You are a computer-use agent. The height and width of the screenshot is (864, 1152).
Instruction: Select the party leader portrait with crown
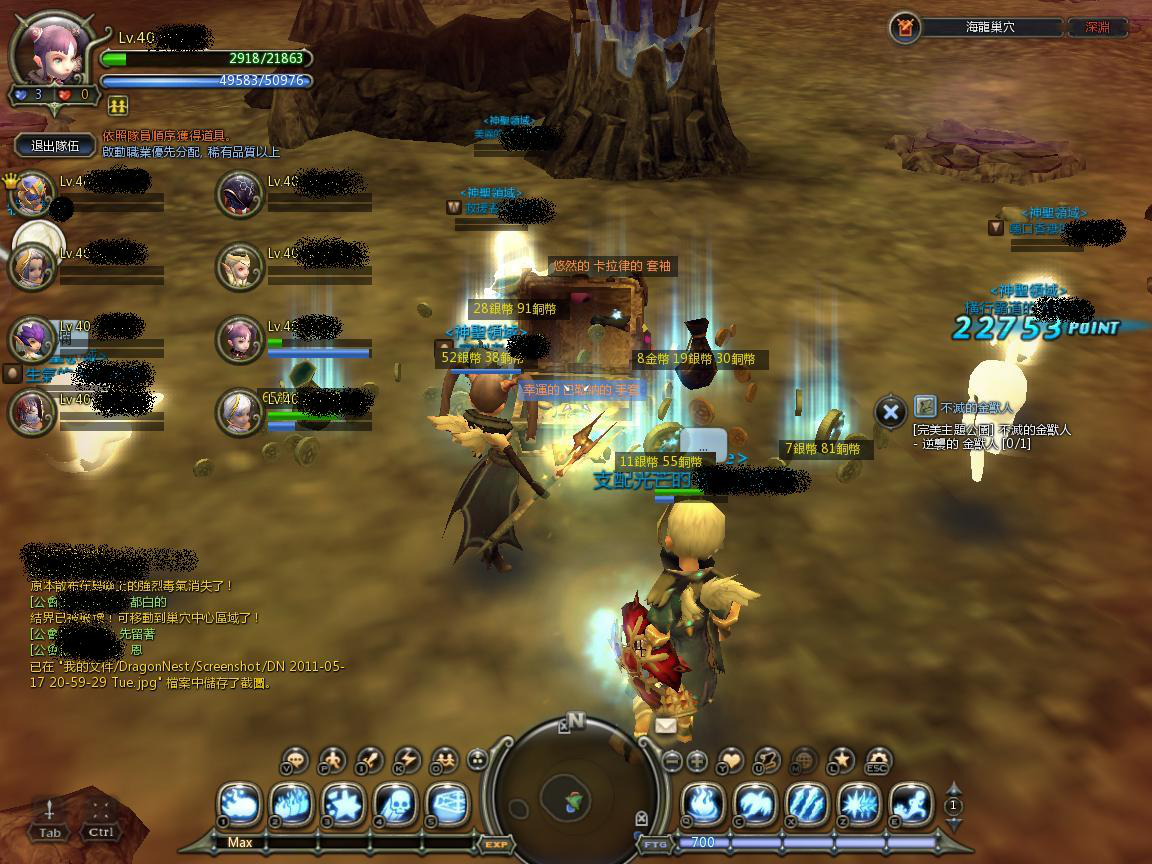32,194
